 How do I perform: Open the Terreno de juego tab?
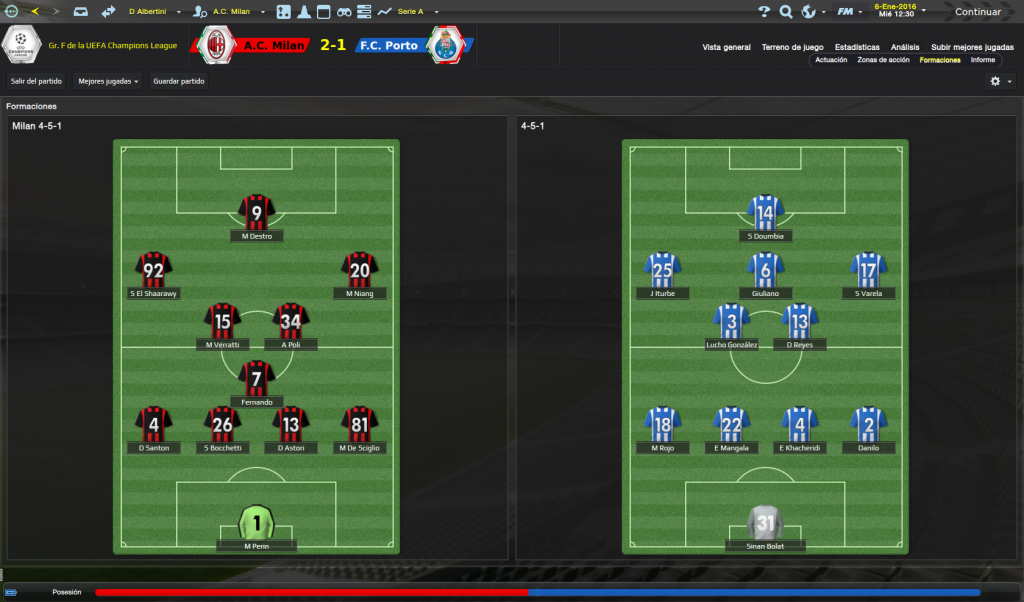tap(792, 47)
